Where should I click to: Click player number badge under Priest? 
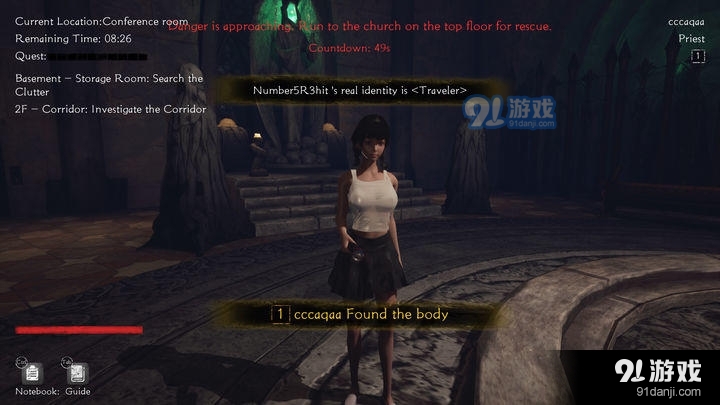pyautogui.click(x=697, y=57)
